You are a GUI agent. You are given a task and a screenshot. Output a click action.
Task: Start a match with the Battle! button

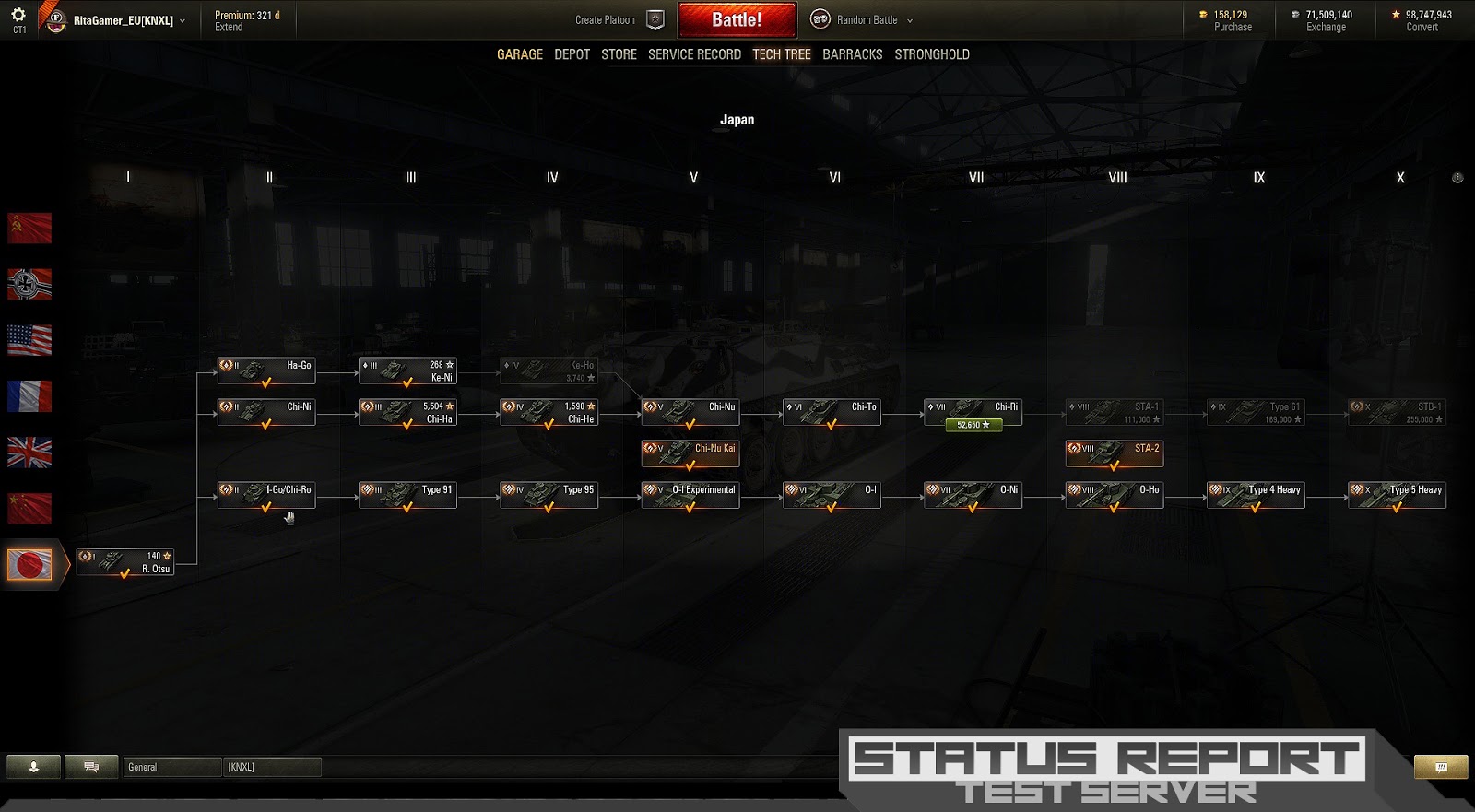pyautogui.click(x=737, y=20)
